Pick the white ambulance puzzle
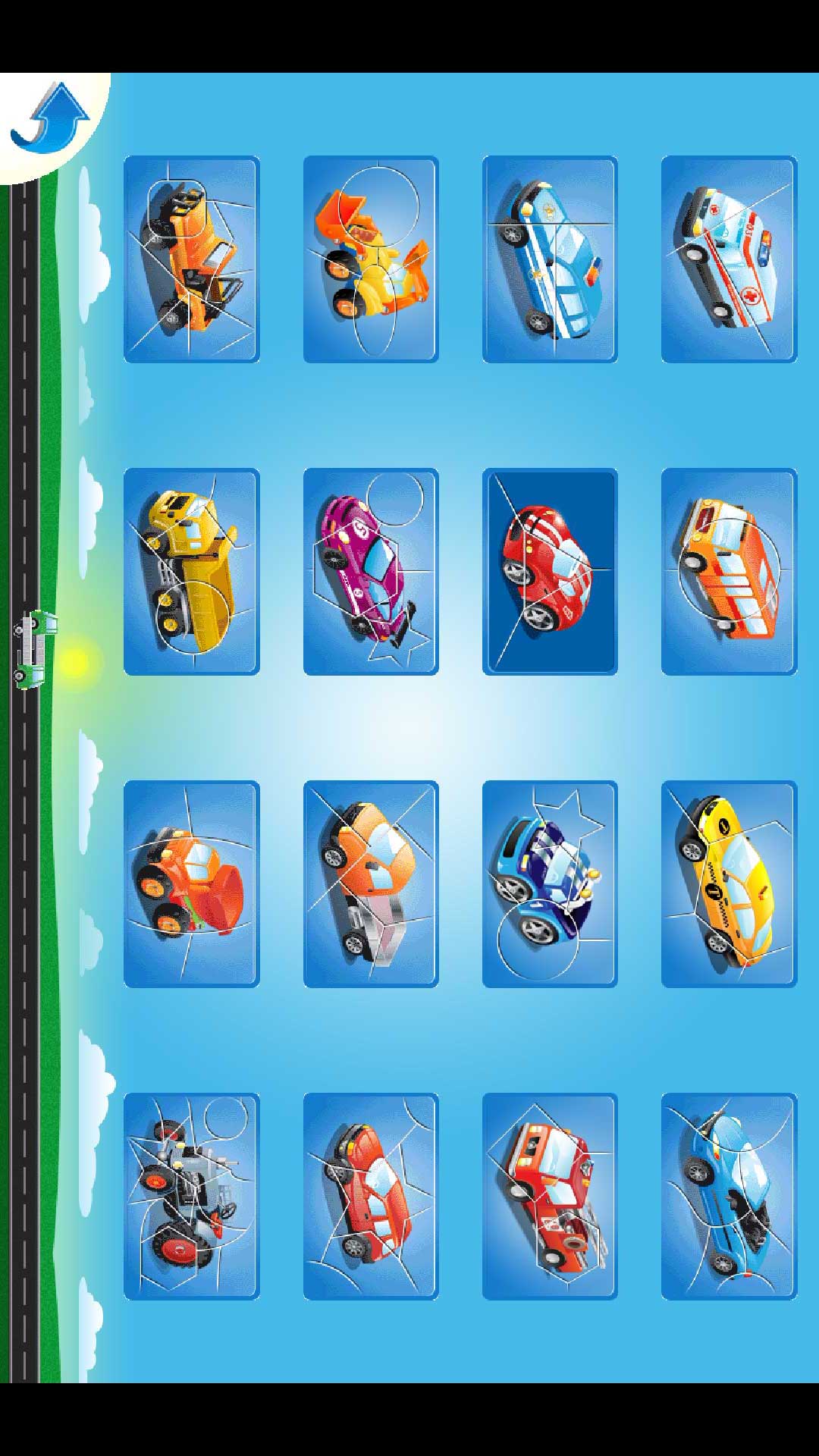 click(729, 259)
